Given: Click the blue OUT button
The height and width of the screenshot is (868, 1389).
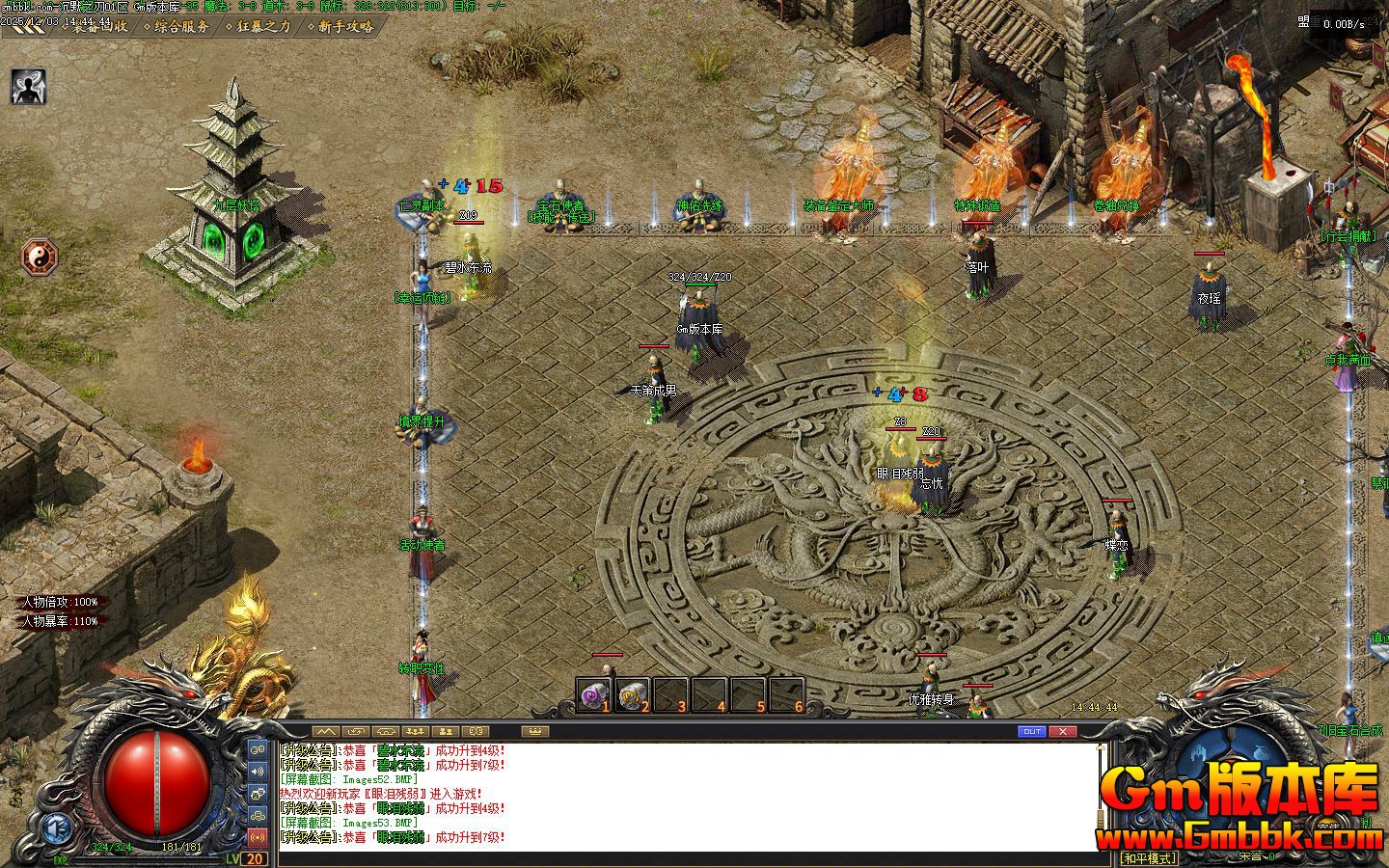Looking at the screenshot, I should tap(1032, 732).
